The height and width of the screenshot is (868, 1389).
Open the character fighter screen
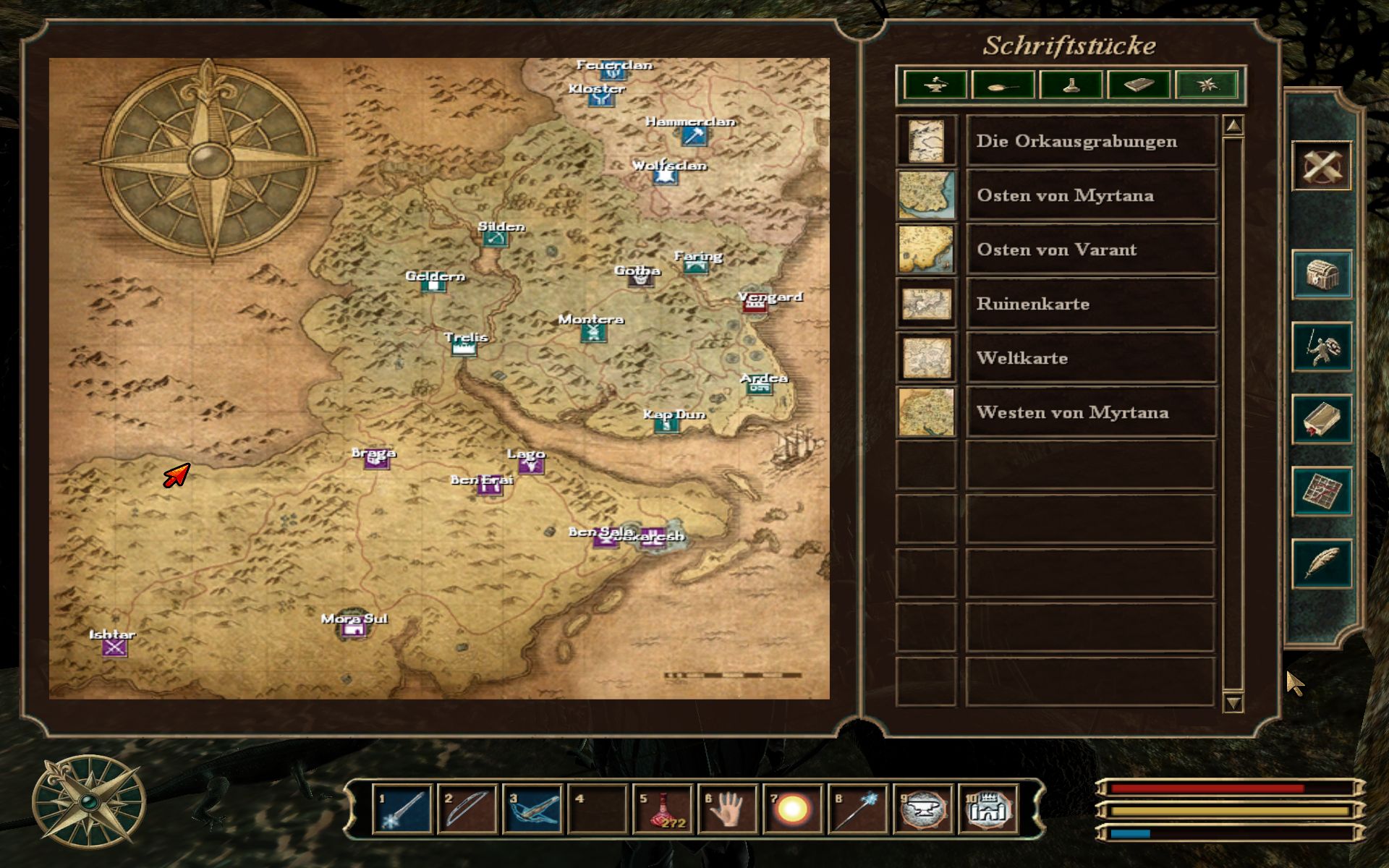(1321, 347)
